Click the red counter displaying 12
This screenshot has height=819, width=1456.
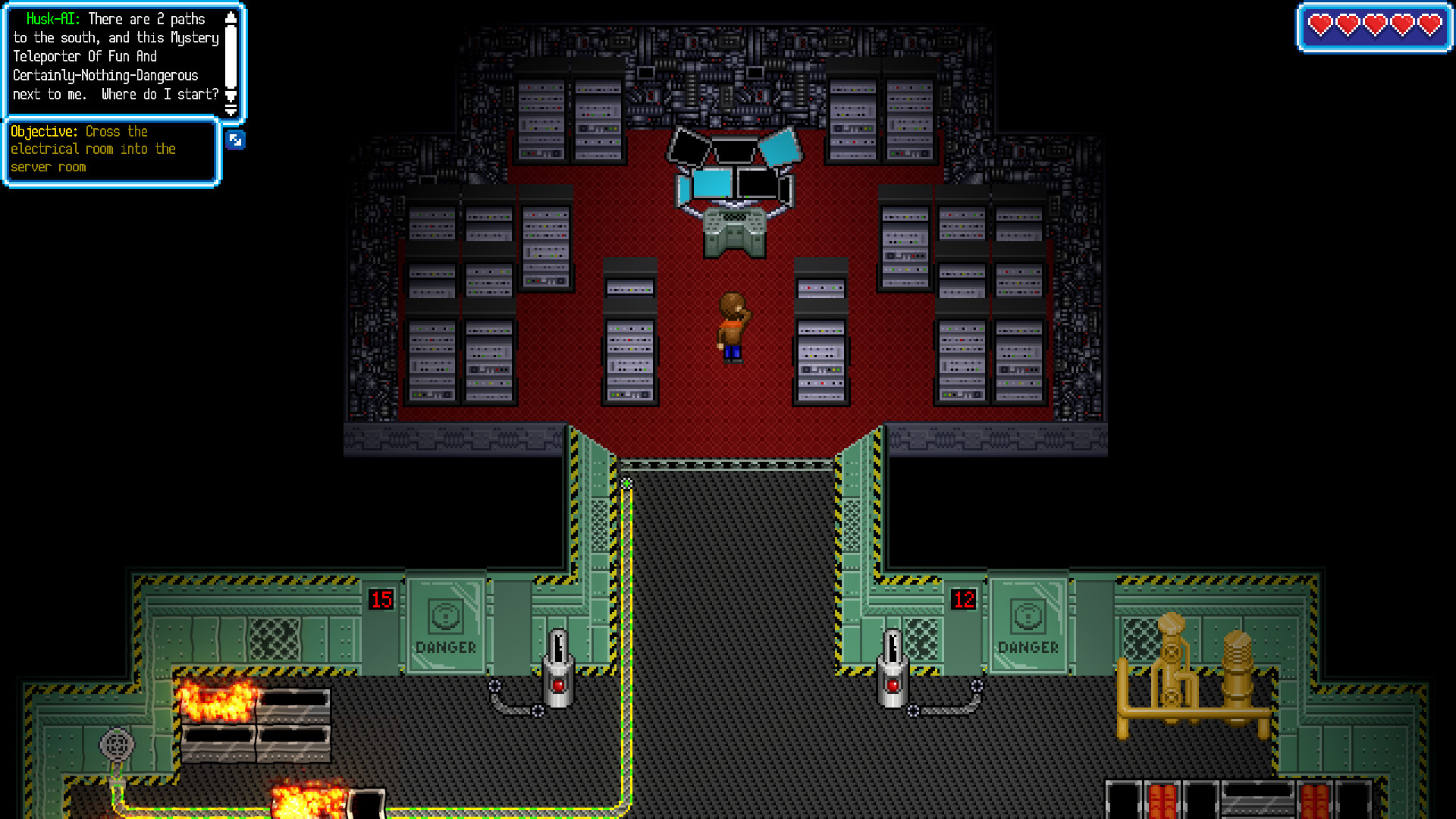tap(964, 600)
